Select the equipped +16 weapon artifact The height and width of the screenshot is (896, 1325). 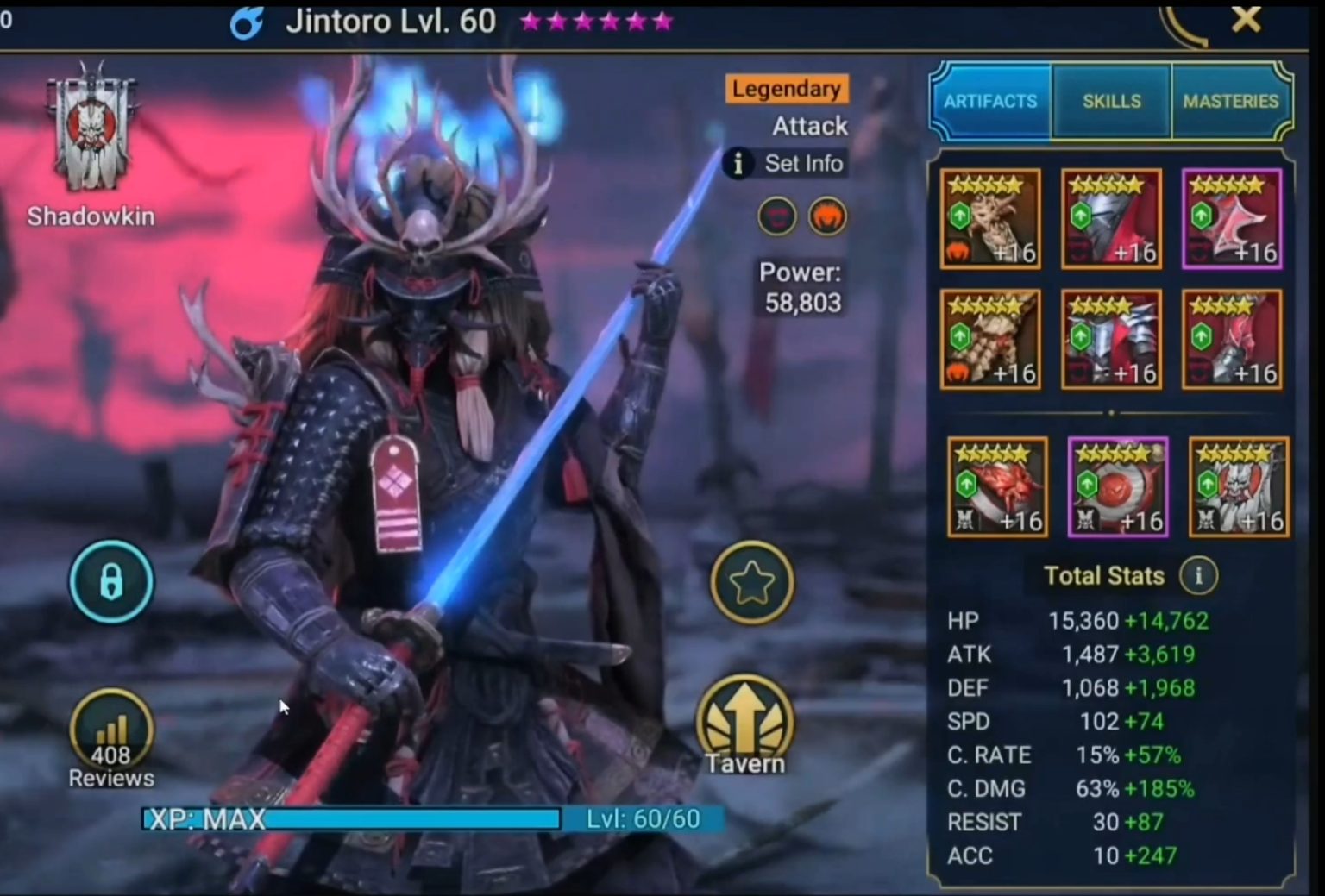tap(990, 218)
